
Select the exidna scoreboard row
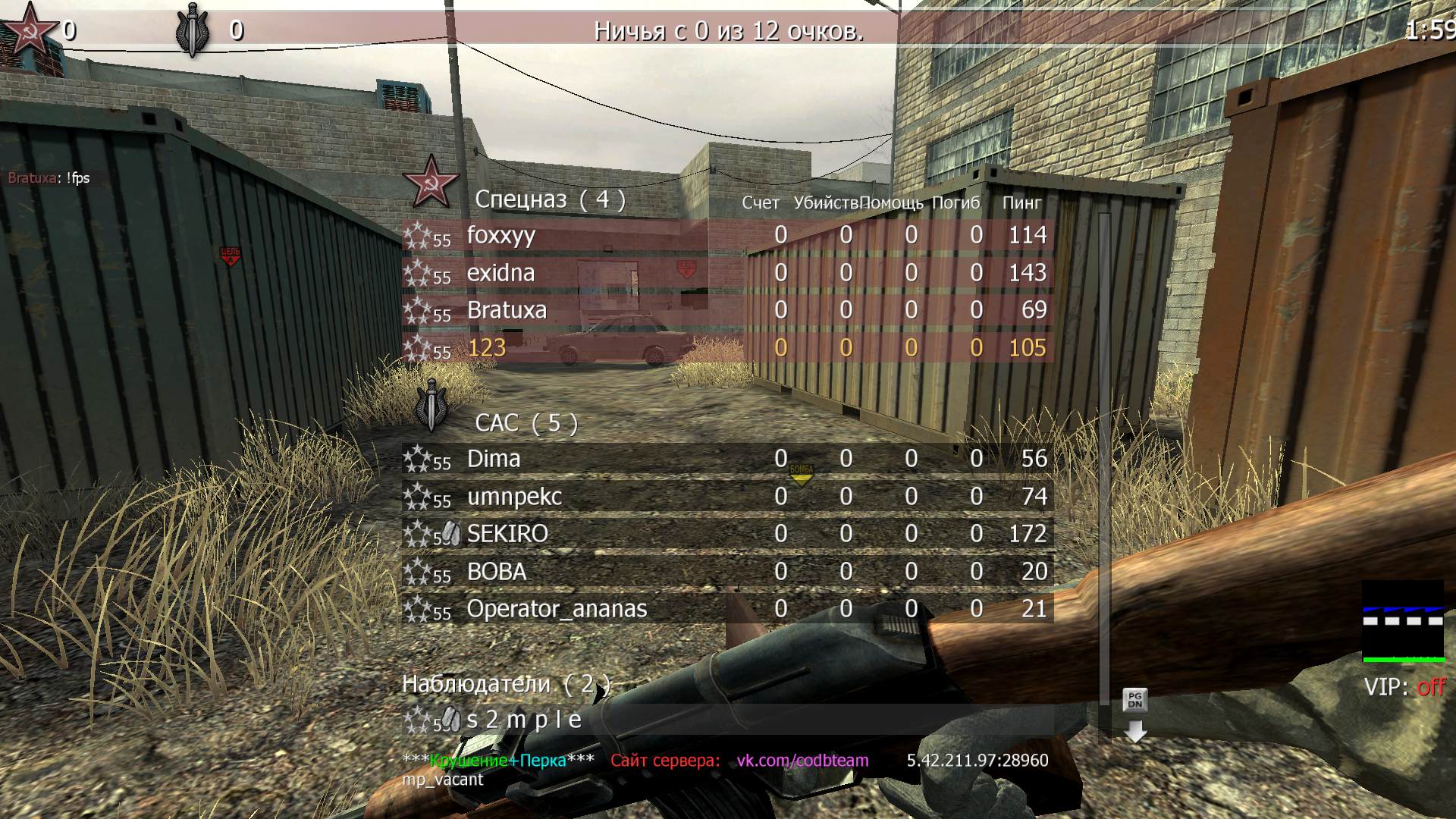tap(500, 273)
